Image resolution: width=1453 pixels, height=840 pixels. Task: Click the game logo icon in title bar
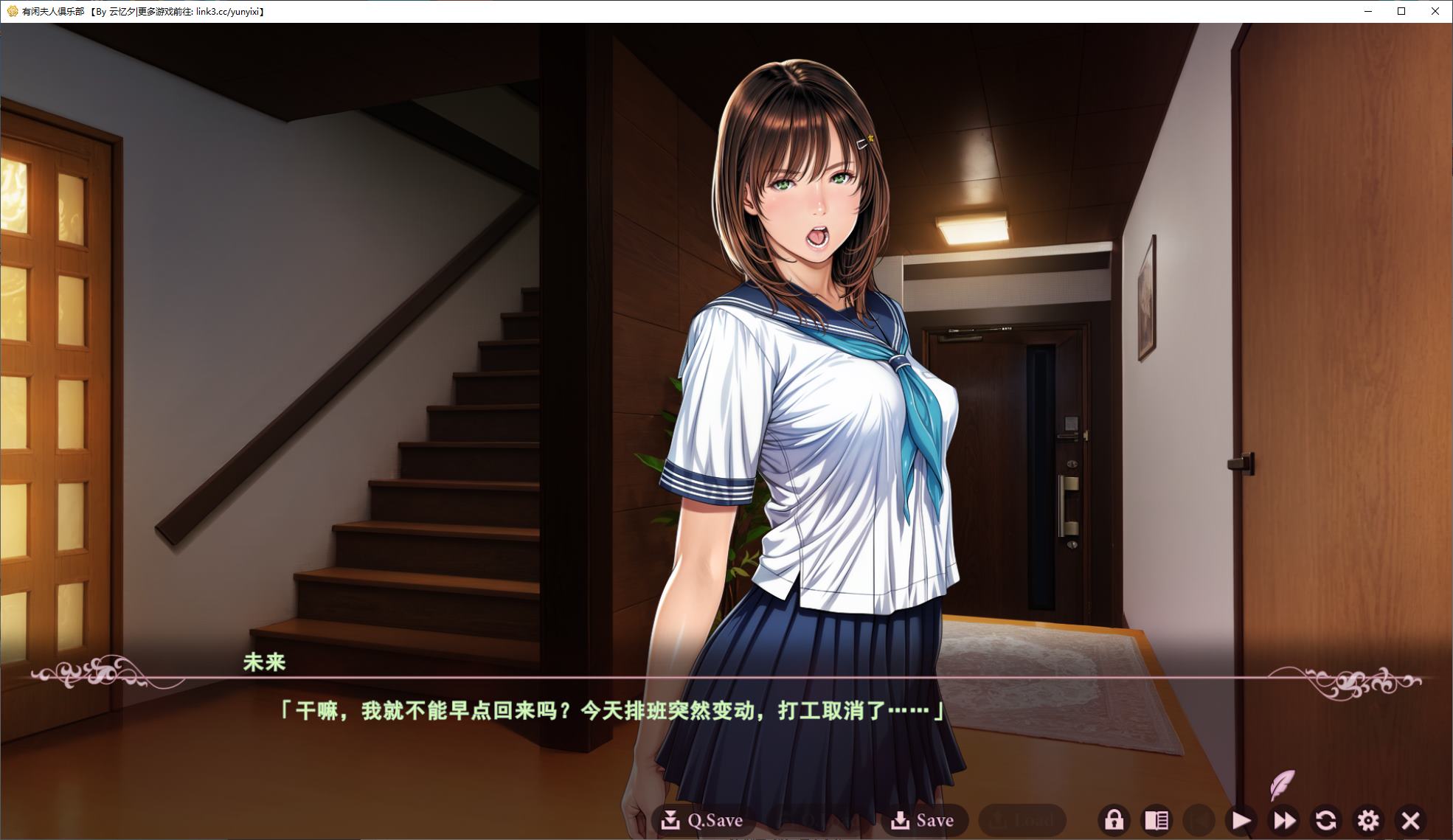tap(10, 12)
